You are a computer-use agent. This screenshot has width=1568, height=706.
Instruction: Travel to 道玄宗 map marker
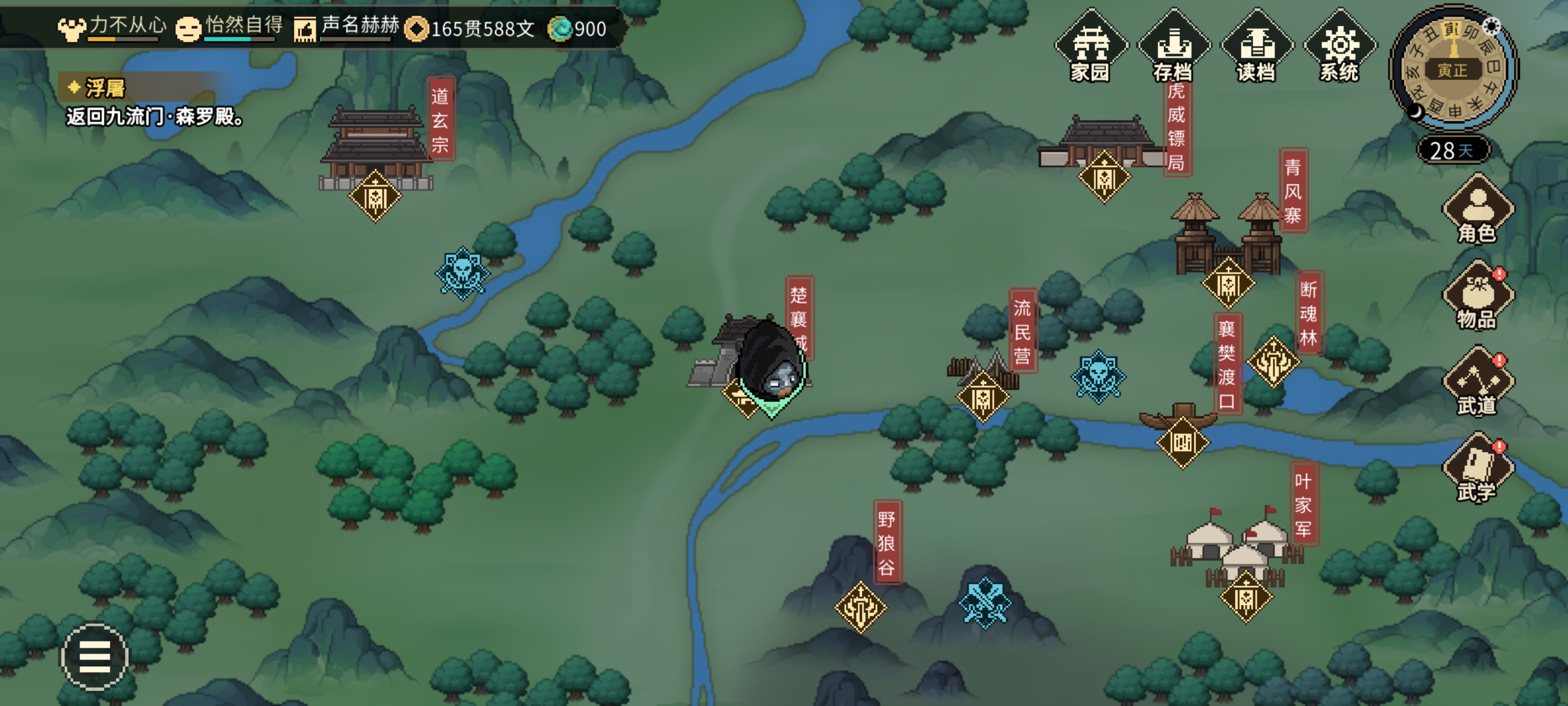[375, 196]
